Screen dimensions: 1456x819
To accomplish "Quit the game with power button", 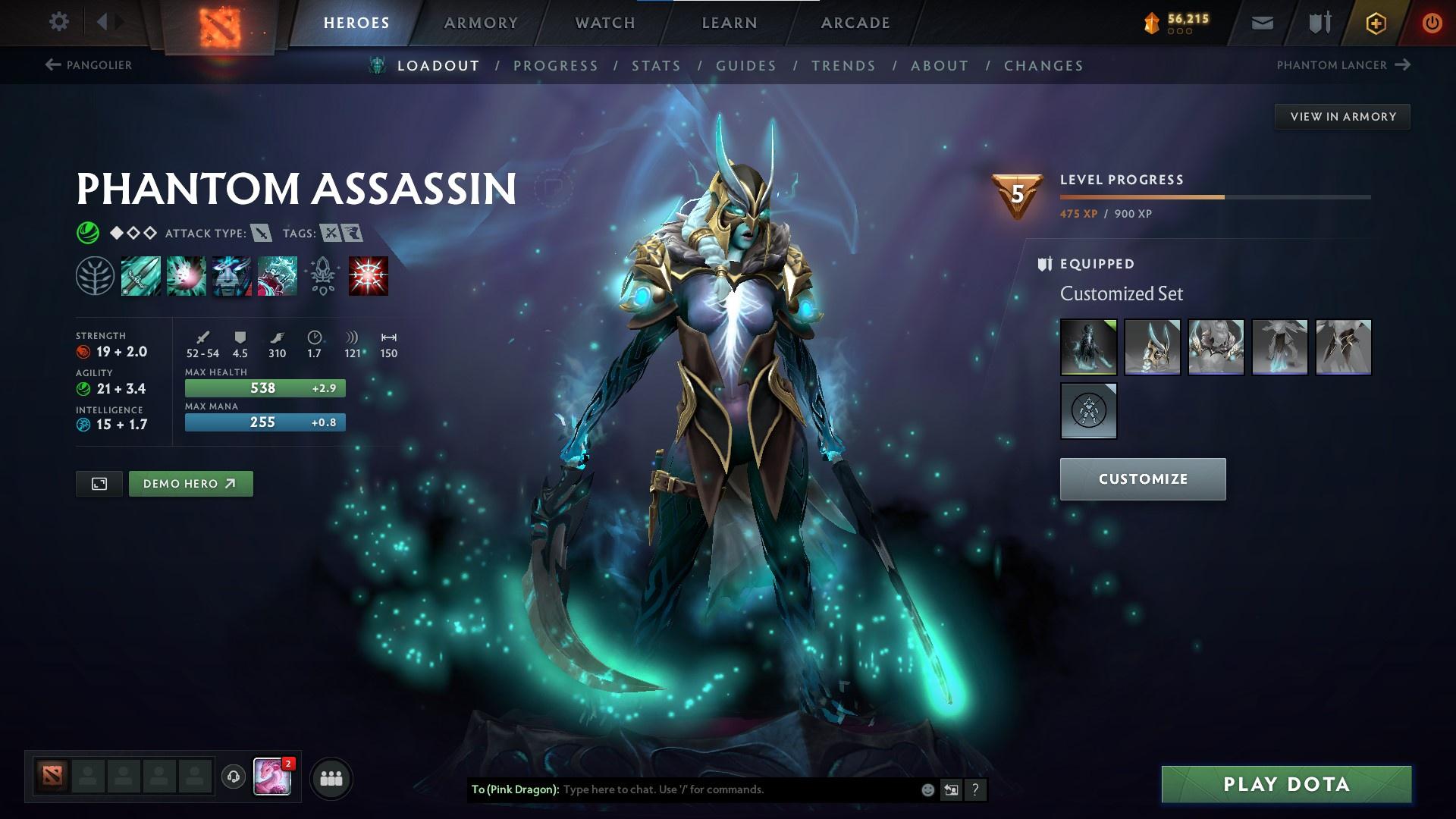I will click(1432, 23).
